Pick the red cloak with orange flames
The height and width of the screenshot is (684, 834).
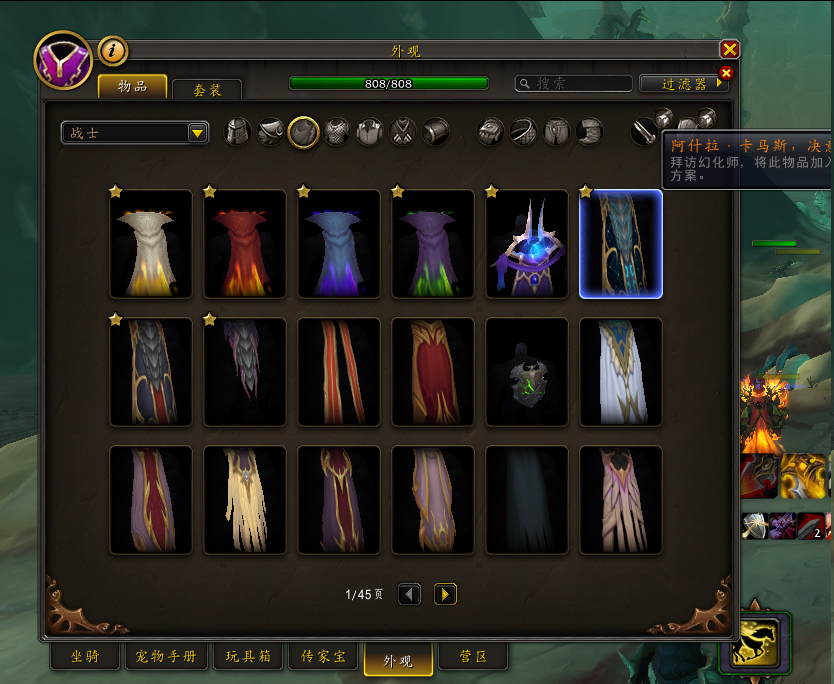coord(245,245)
